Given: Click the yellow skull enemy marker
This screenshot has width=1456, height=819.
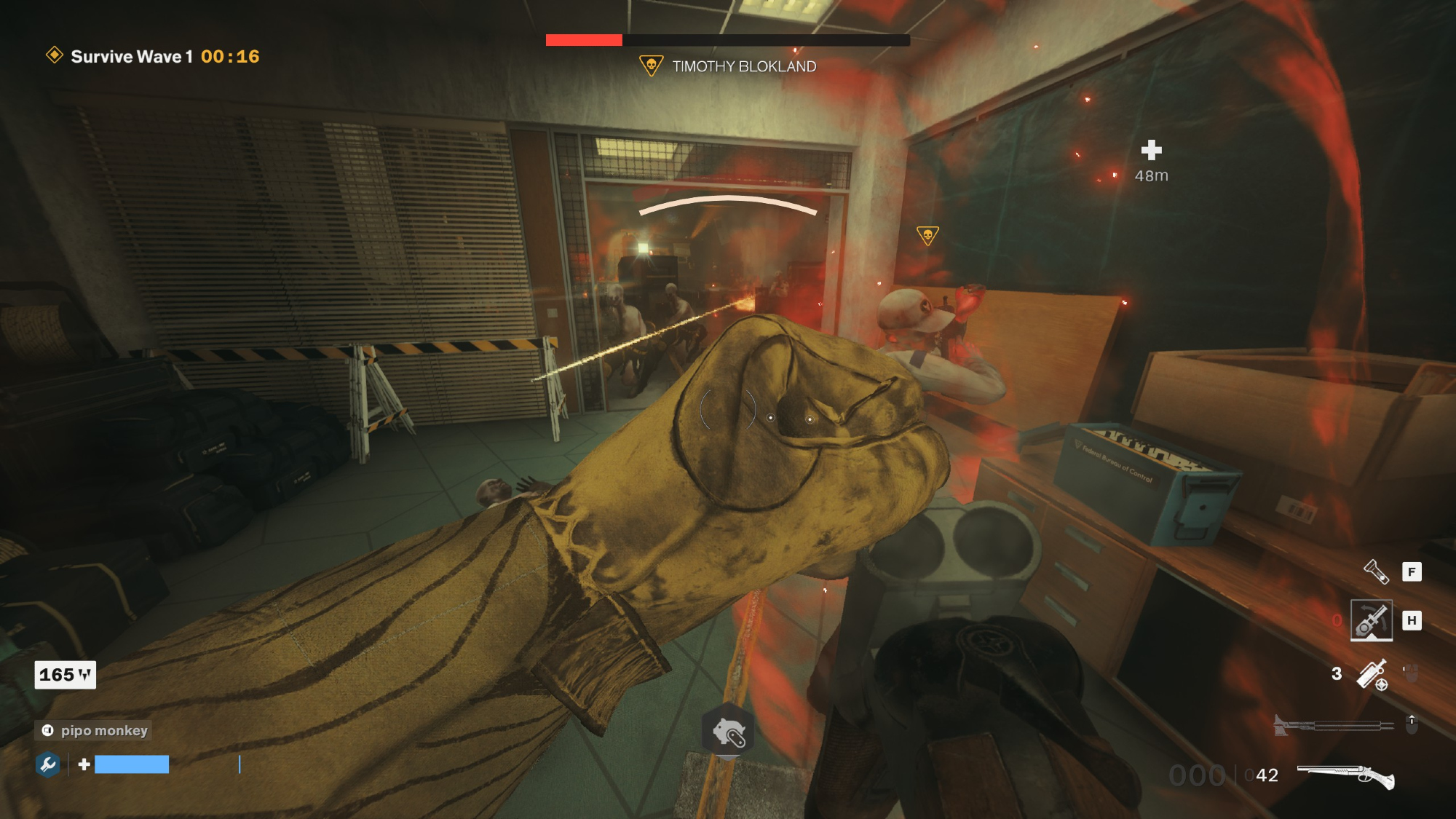Looking at the screenshot, I should click(x=927, y=235).
